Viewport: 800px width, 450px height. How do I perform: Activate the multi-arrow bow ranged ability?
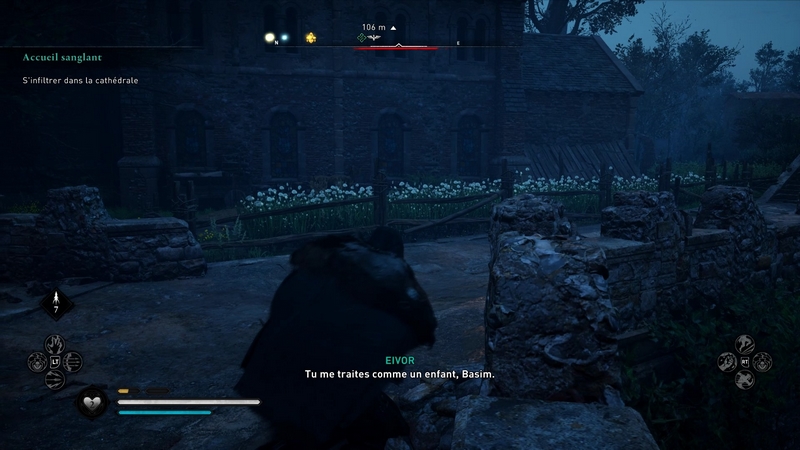pyautogui.click(x=55, y=379)
